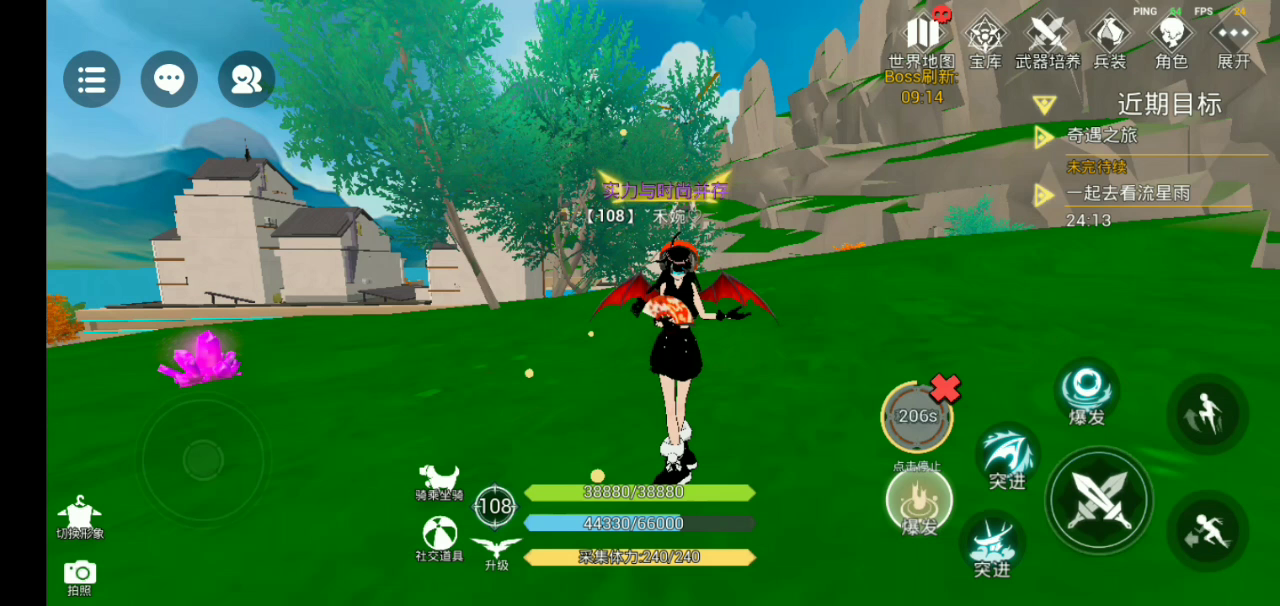Mount up using 骑乘坐骑 icon

[x=439, y=480]
